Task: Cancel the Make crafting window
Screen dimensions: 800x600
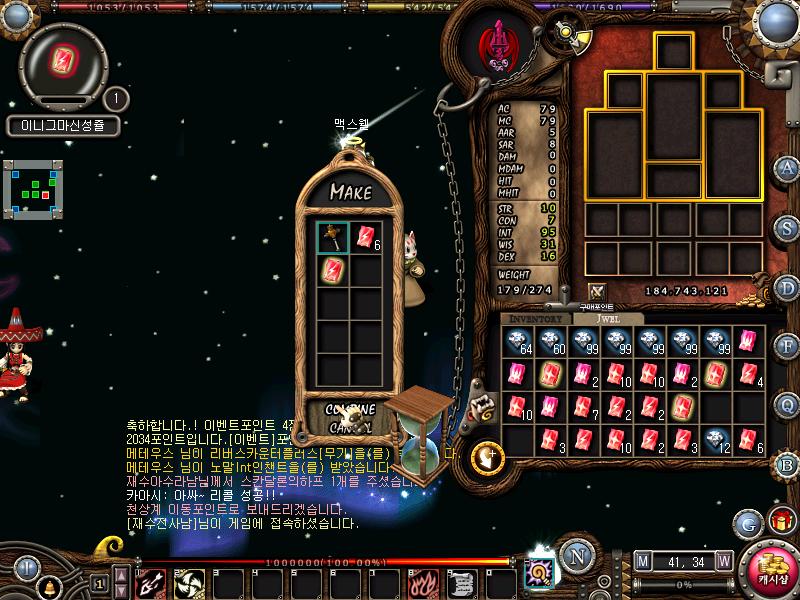Action: tap(349, 427)
